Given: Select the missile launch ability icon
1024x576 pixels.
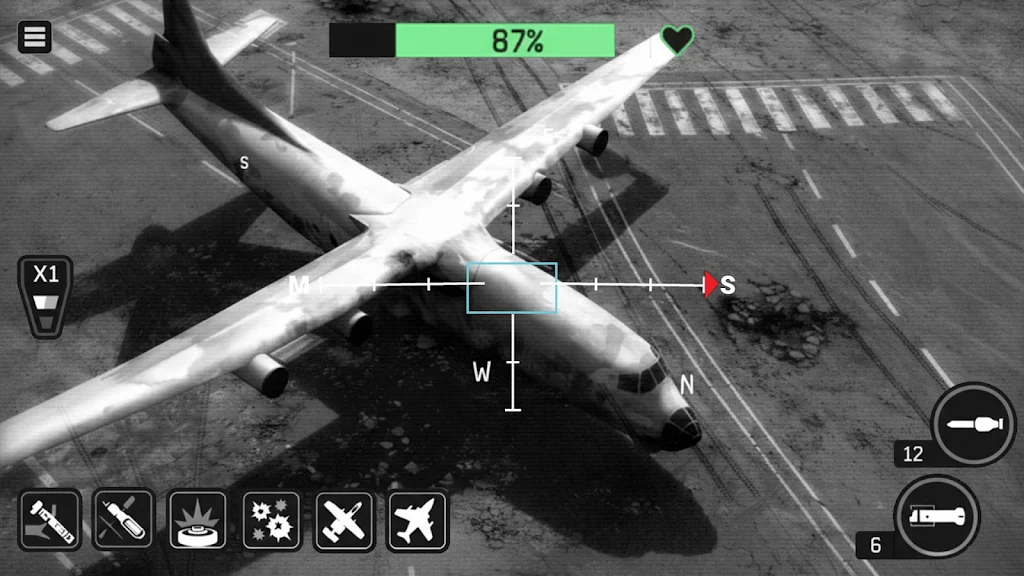Looking at the screenshot, I should click(x=50, y=520).
